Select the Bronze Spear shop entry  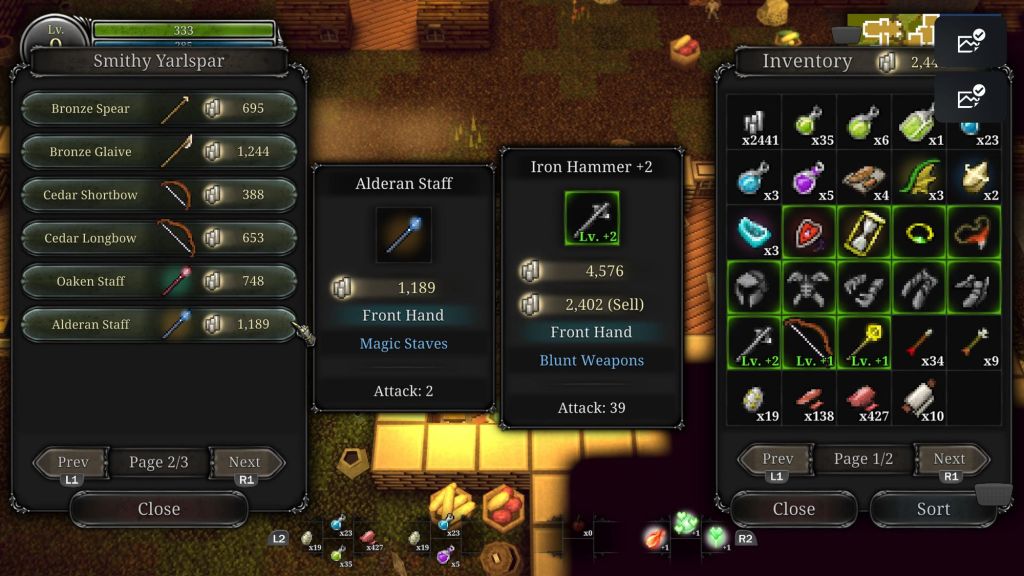[159, 109]
